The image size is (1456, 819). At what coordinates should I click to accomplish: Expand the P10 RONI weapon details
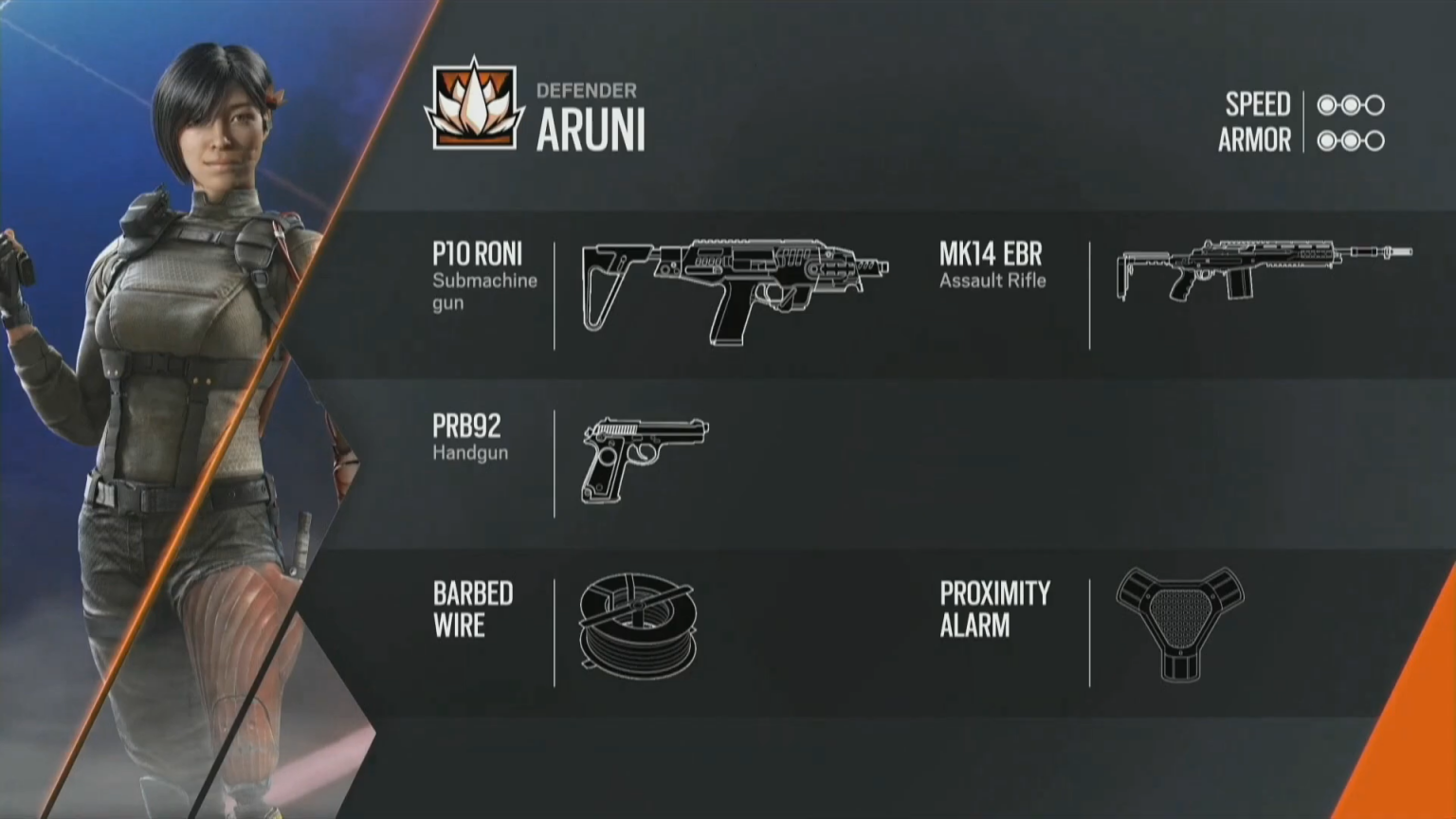pyautogui.click(x=477, y=254)
